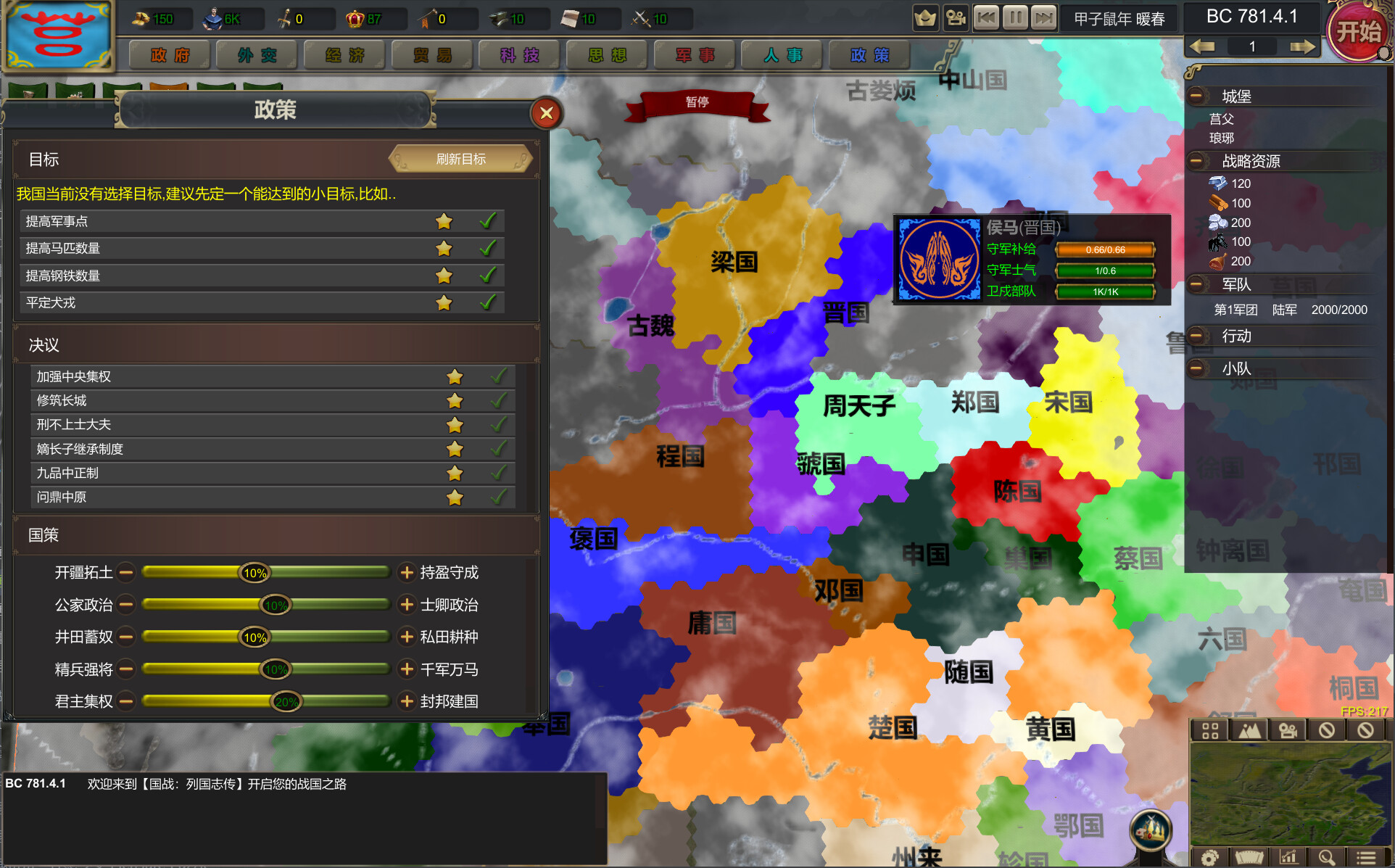Open the settings gear below the minimap

click(x=1209, y=856)
